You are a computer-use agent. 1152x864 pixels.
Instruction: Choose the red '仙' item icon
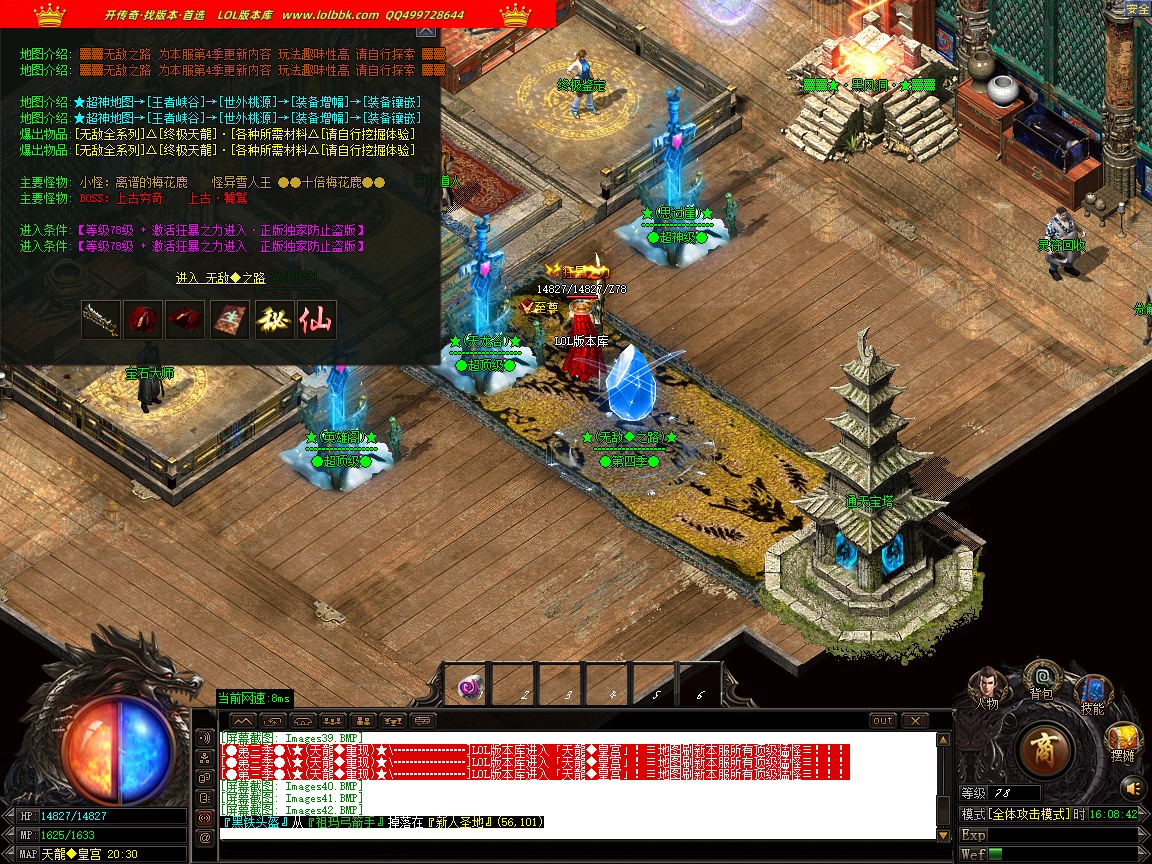pos(316,320)
